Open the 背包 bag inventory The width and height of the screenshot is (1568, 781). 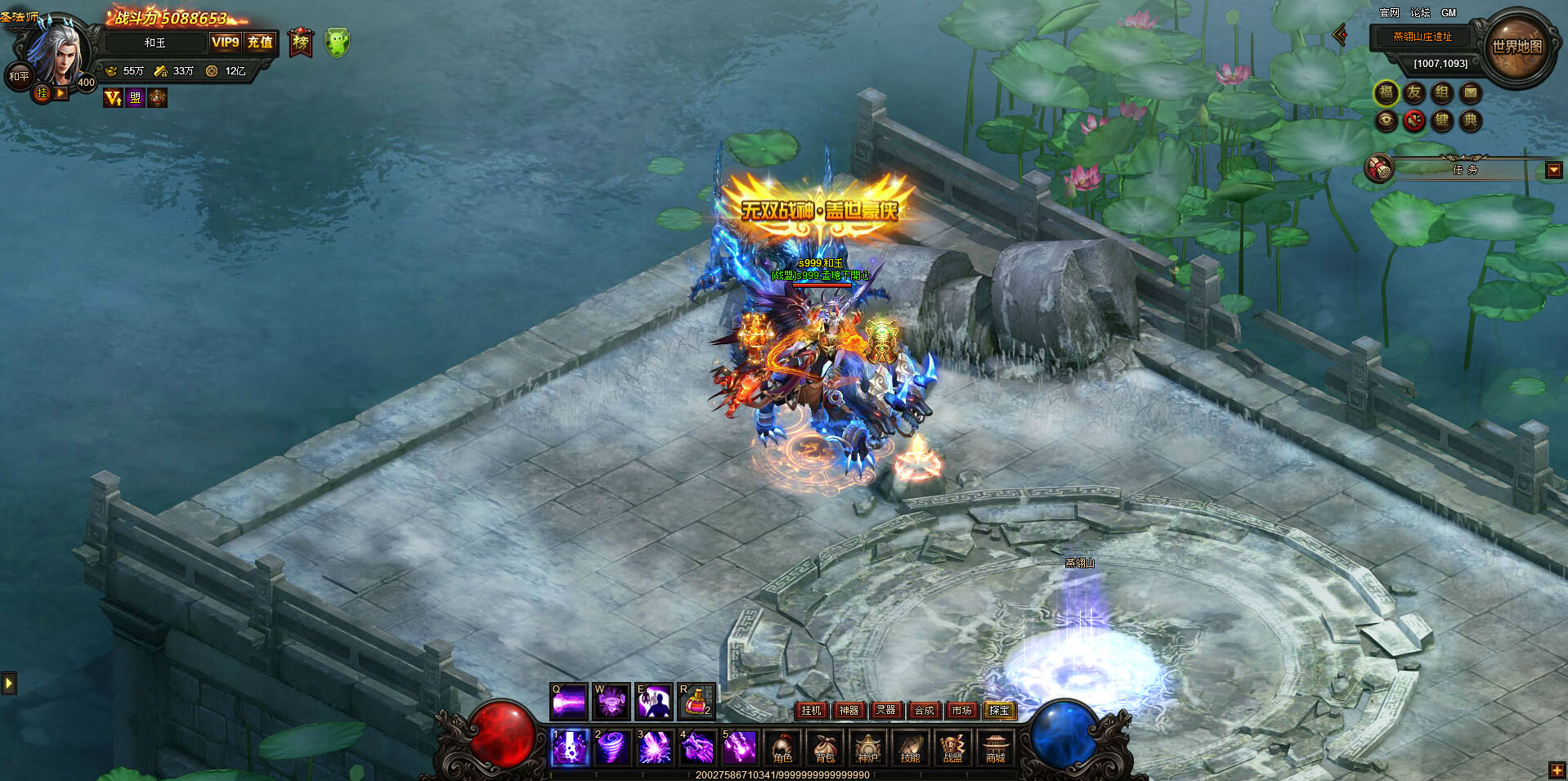point(825,747)
